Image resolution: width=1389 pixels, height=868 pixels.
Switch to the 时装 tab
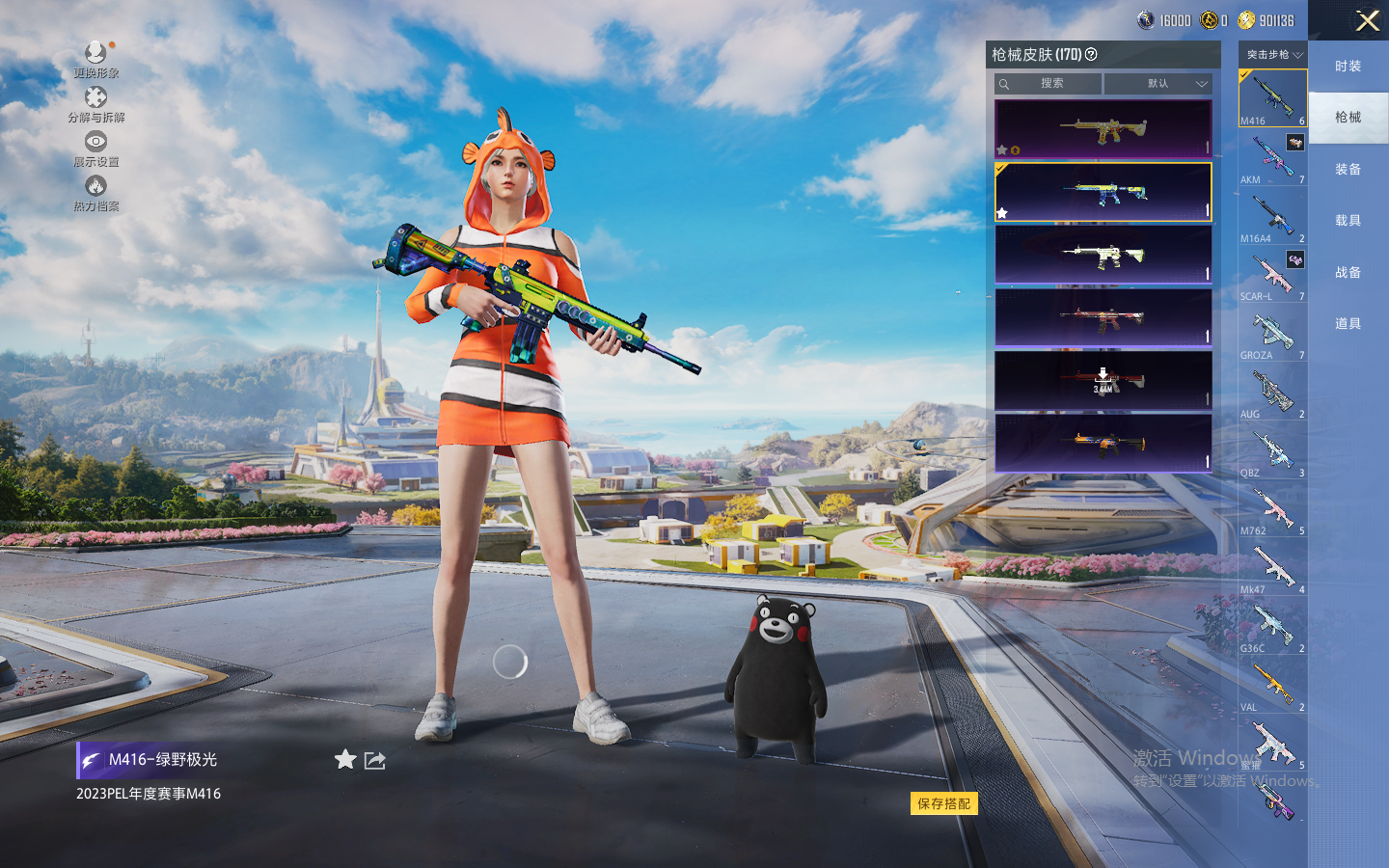[x=1348, y=67]
